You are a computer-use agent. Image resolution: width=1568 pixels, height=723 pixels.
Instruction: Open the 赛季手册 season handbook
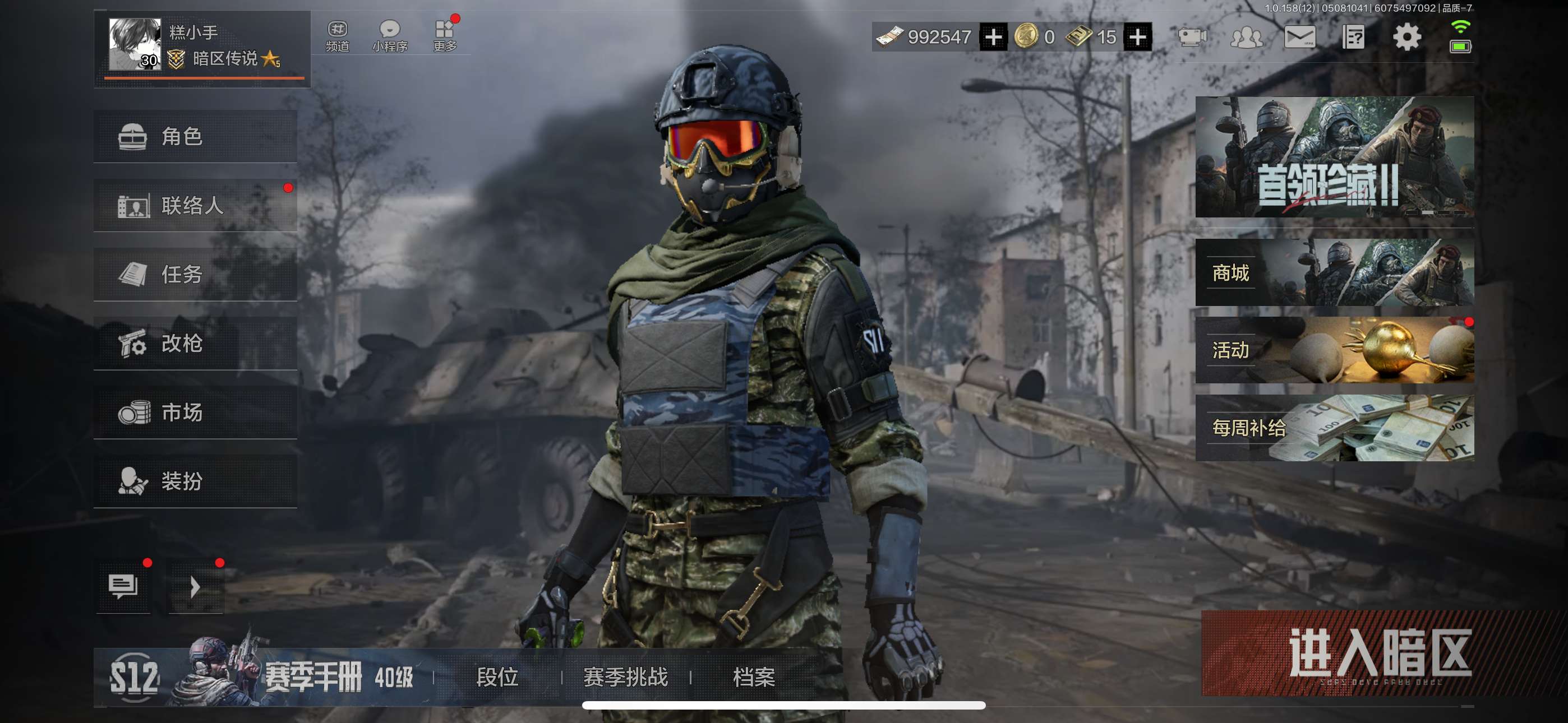(313, 676)
